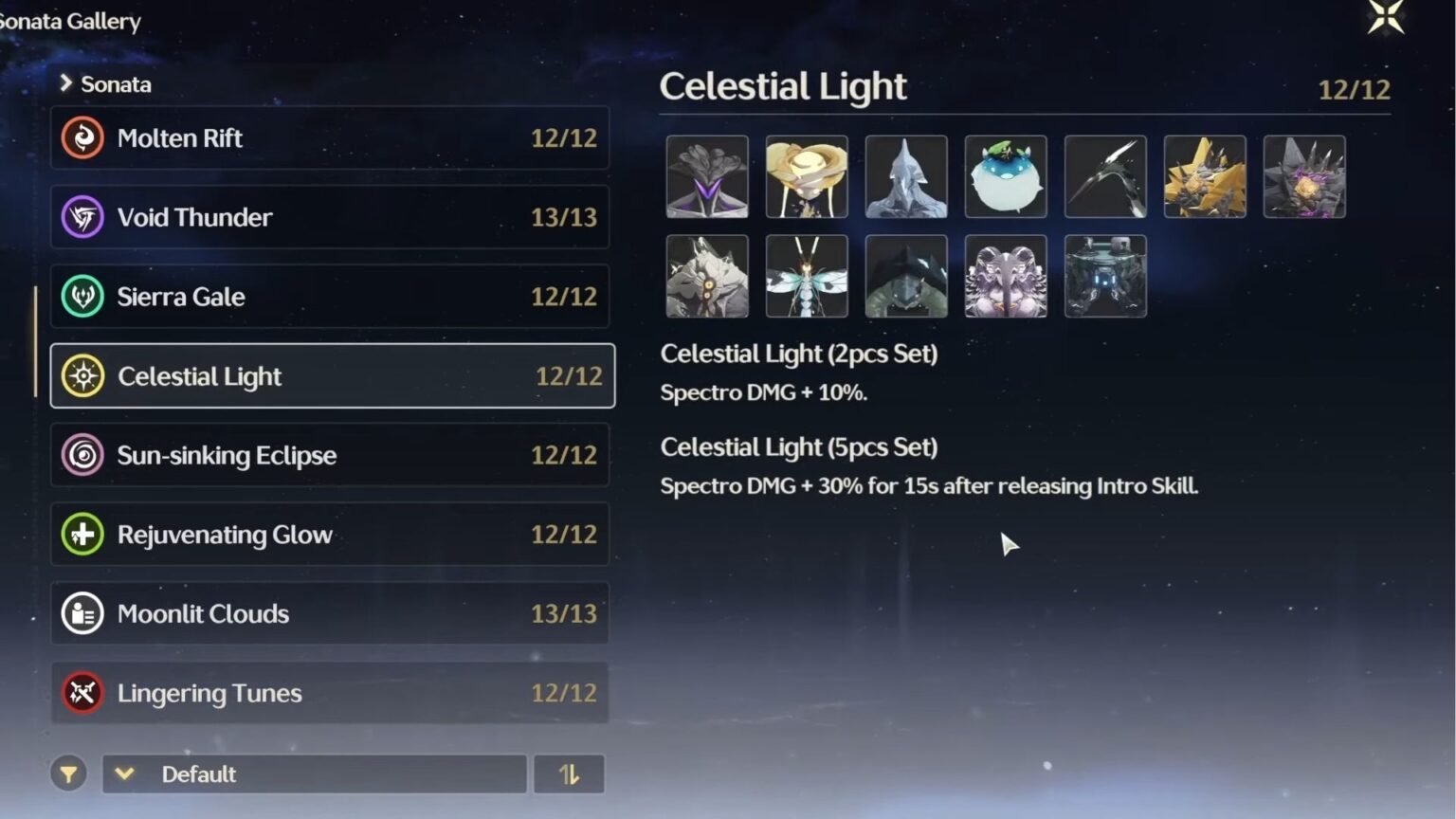The image size is (1456, 819).
Task: Select the Lingering Tunes sonata
Action: coord(329,693)
